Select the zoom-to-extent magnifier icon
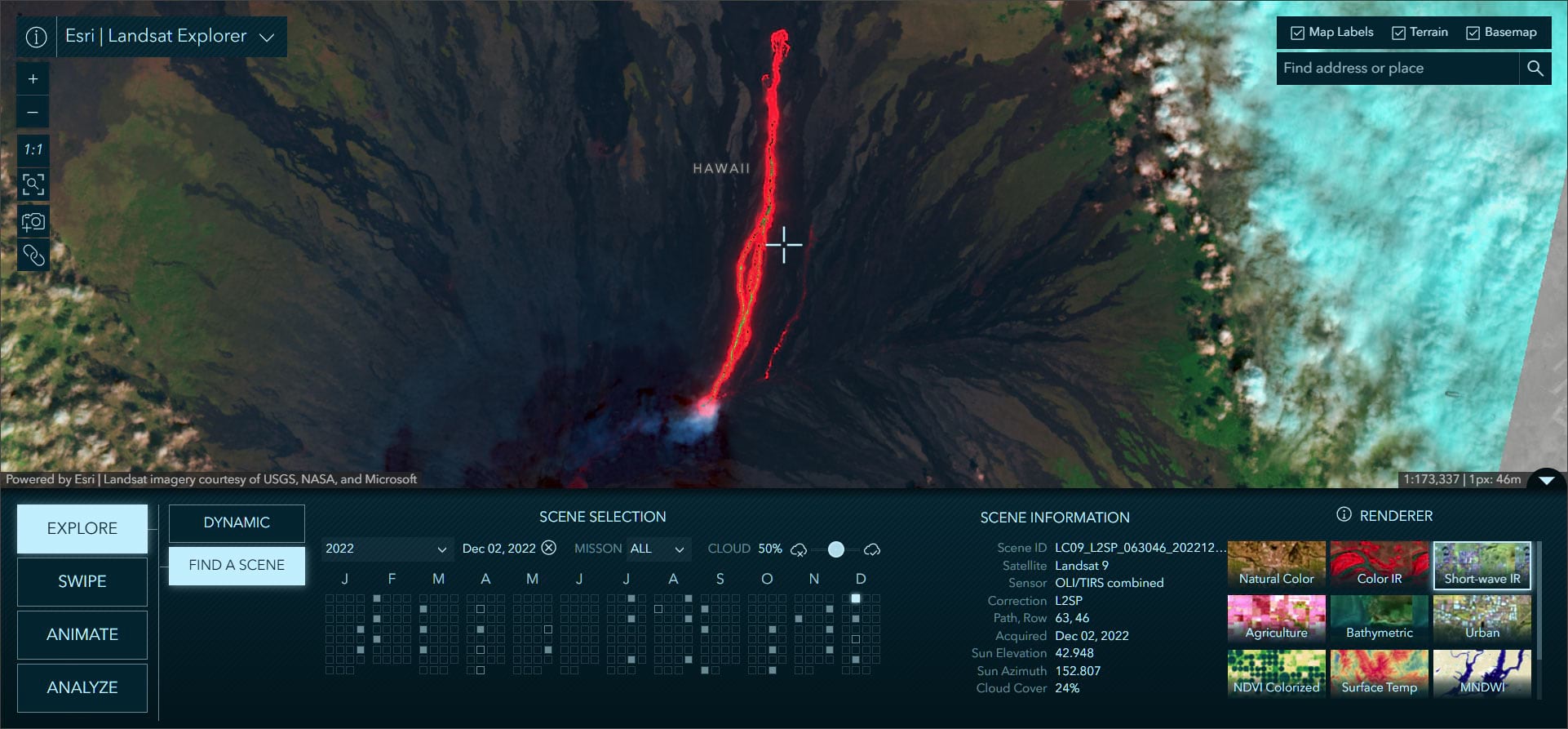The width and height of the screenshot is (1568, 729). 33,184
